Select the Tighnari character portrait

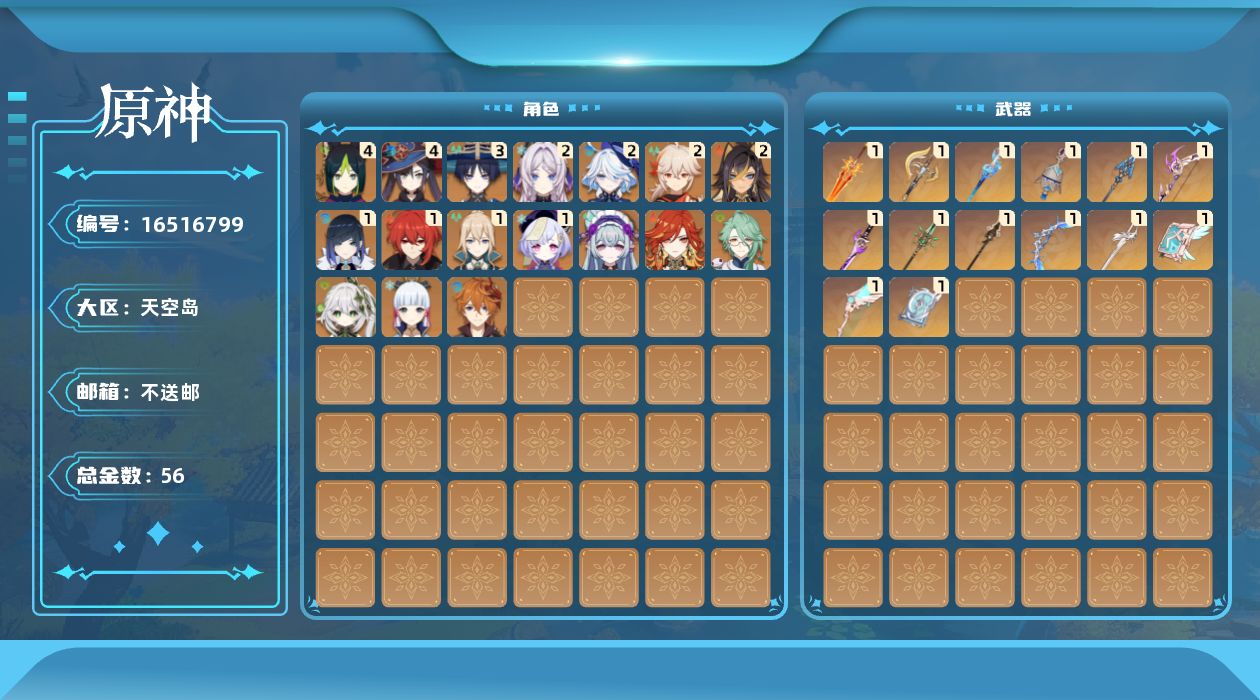tap(346, 172)
